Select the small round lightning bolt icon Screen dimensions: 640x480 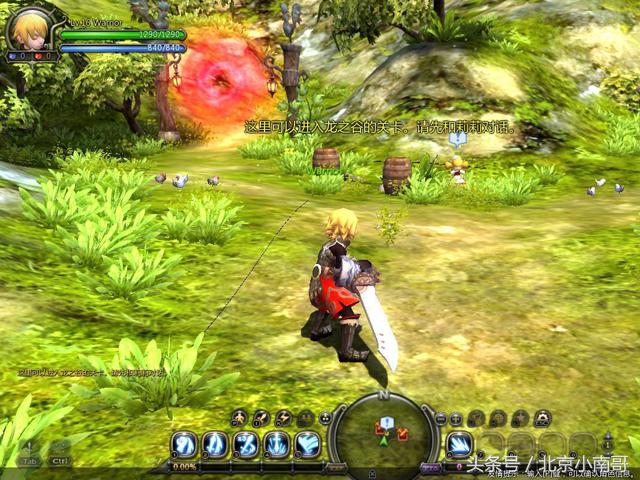click(283, 418)
